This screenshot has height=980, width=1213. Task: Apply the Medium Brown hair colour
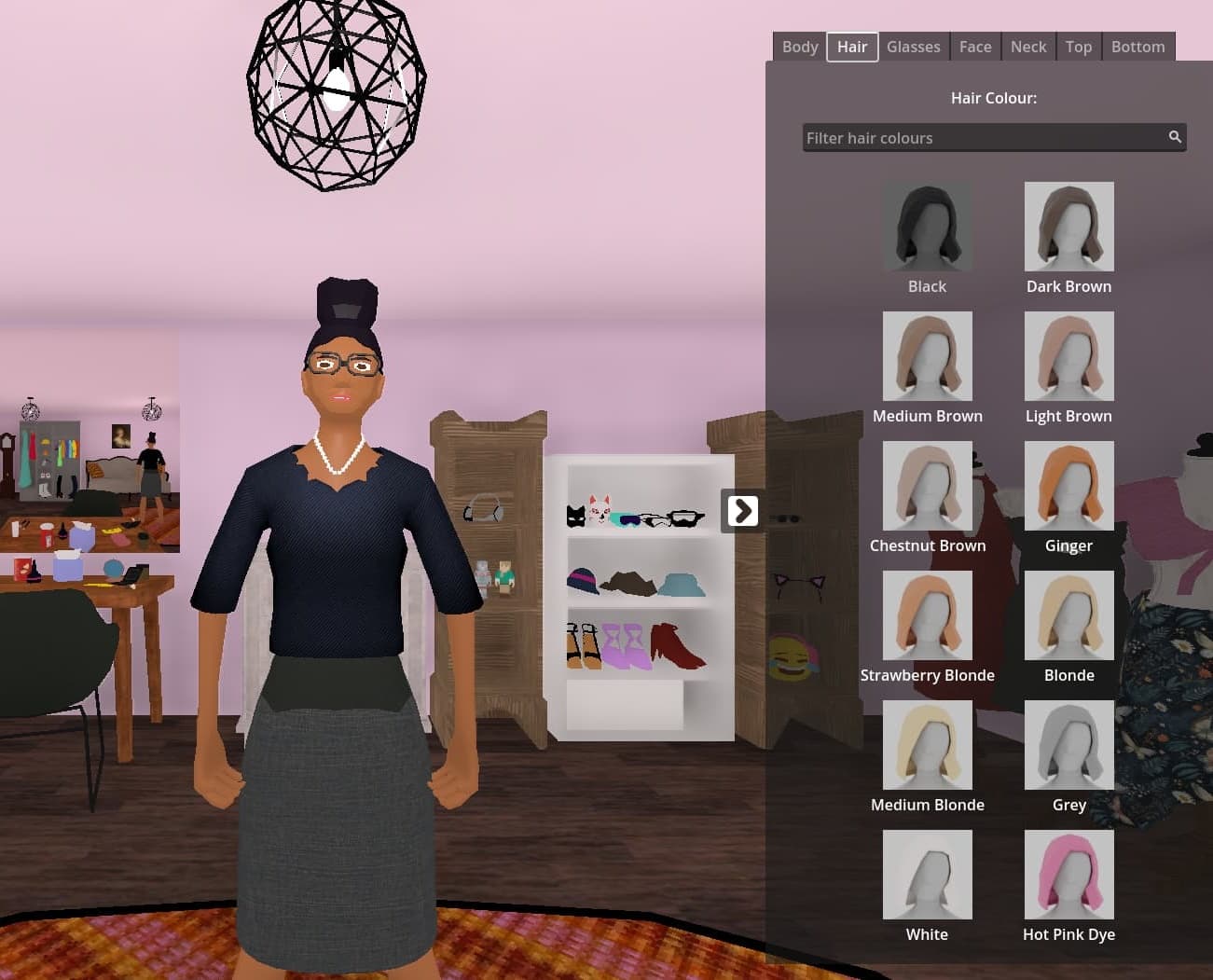(x=927, y=355)
